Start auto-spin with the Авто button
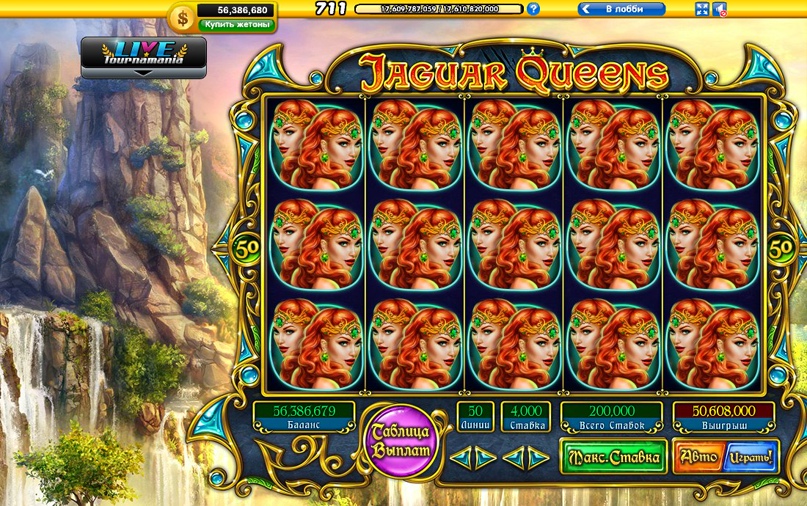 click(x=693, y=457)
